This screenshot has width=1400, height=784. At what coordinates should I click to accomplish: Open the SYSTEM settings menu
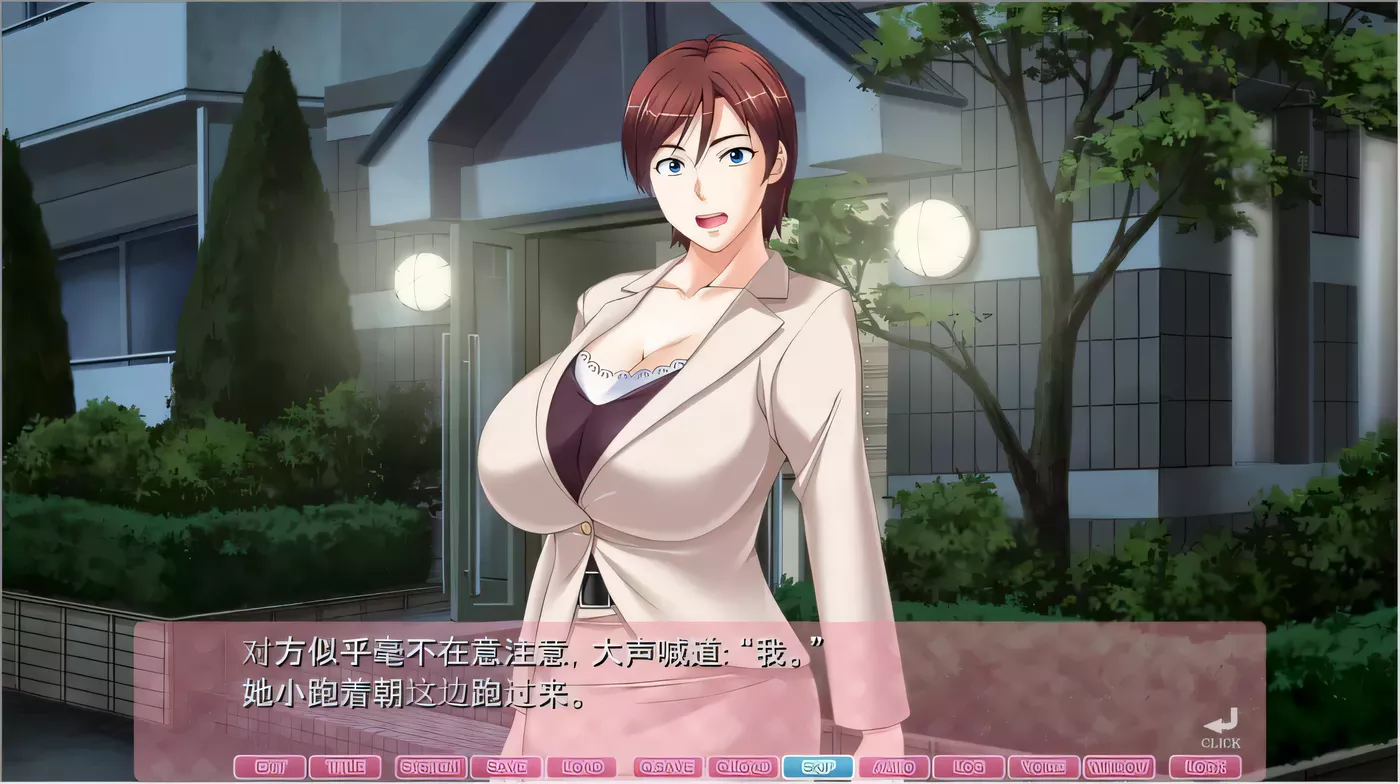click(430, 766)
